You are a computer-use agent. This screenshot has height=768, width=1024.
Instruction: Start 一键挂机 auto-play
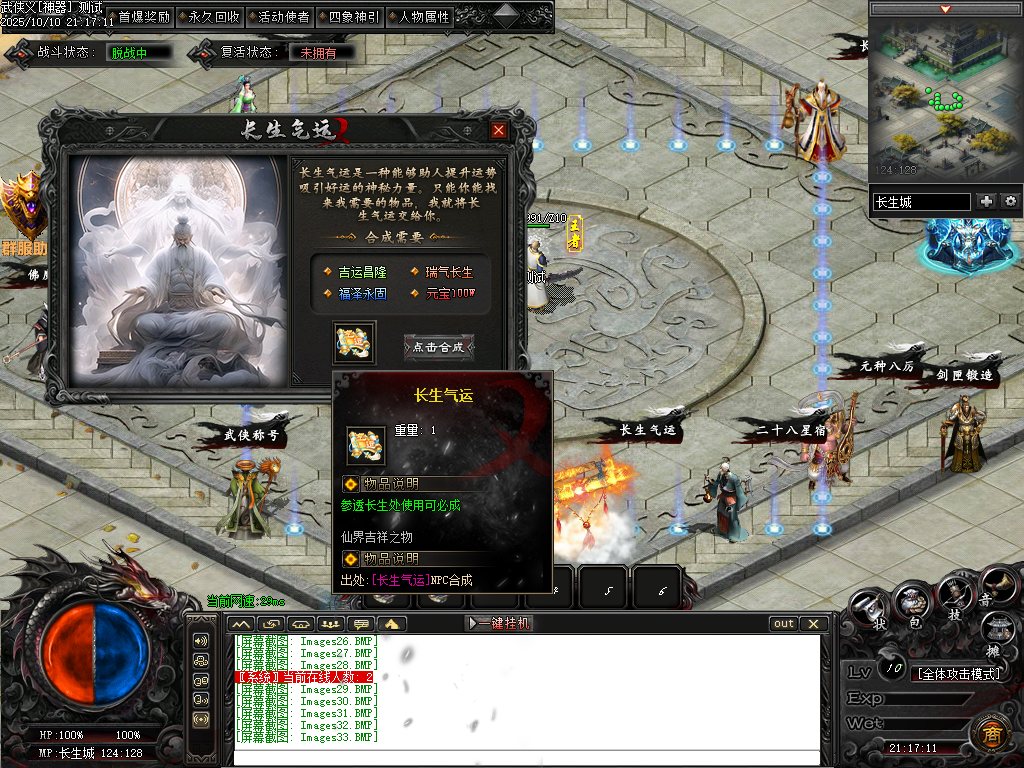pos(499,623)
